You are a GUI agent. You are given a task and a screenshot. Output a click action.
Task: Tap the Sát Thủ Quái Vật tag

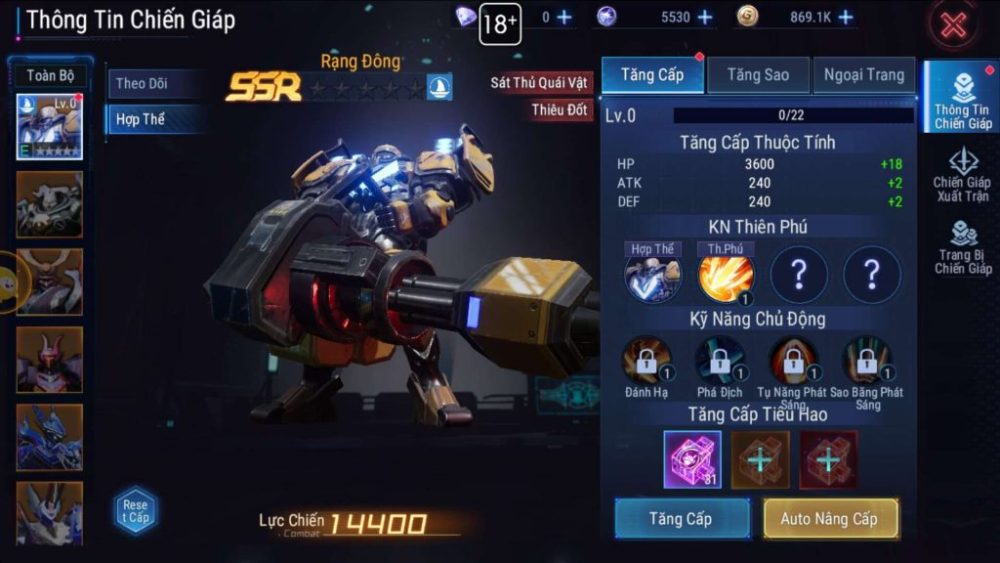538,82
